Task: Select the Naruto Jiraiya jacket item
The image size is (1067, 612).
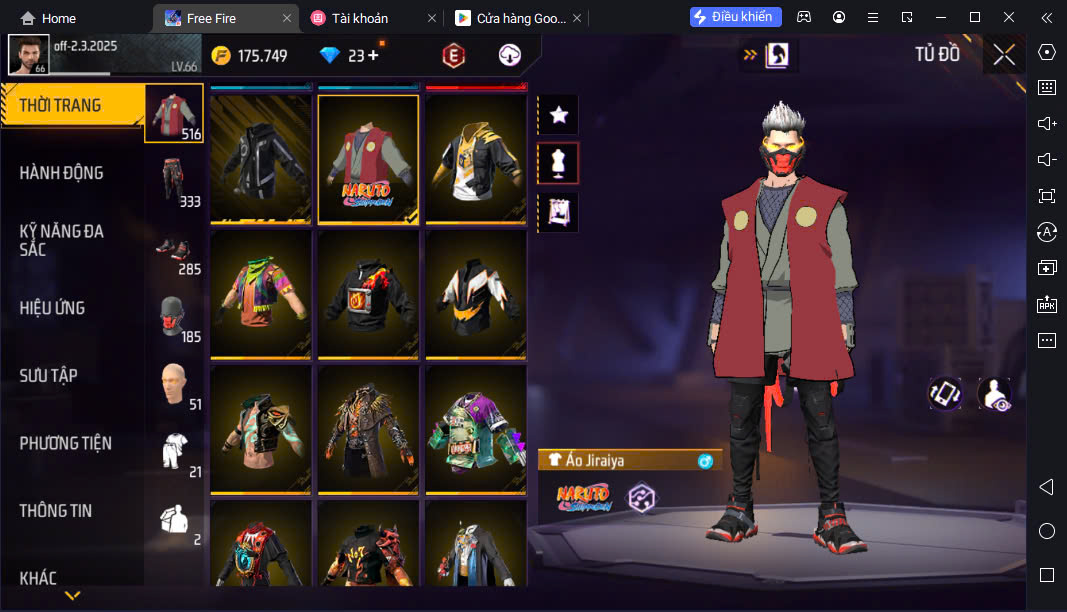Action: [x=368, y=158]
